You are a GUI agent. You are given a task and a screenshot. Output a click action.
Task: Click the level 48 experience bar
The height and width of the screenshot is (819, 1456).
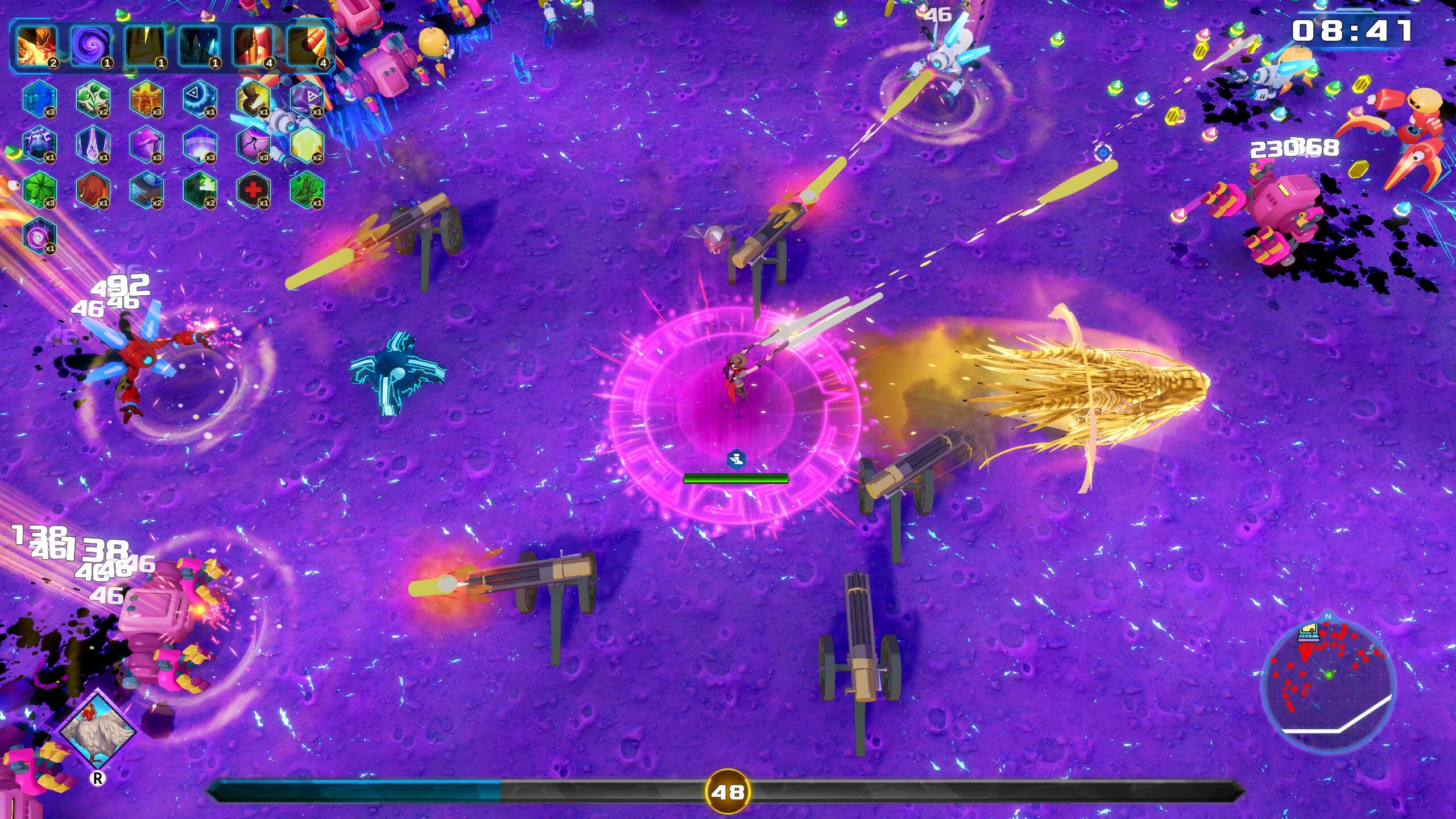728,791
